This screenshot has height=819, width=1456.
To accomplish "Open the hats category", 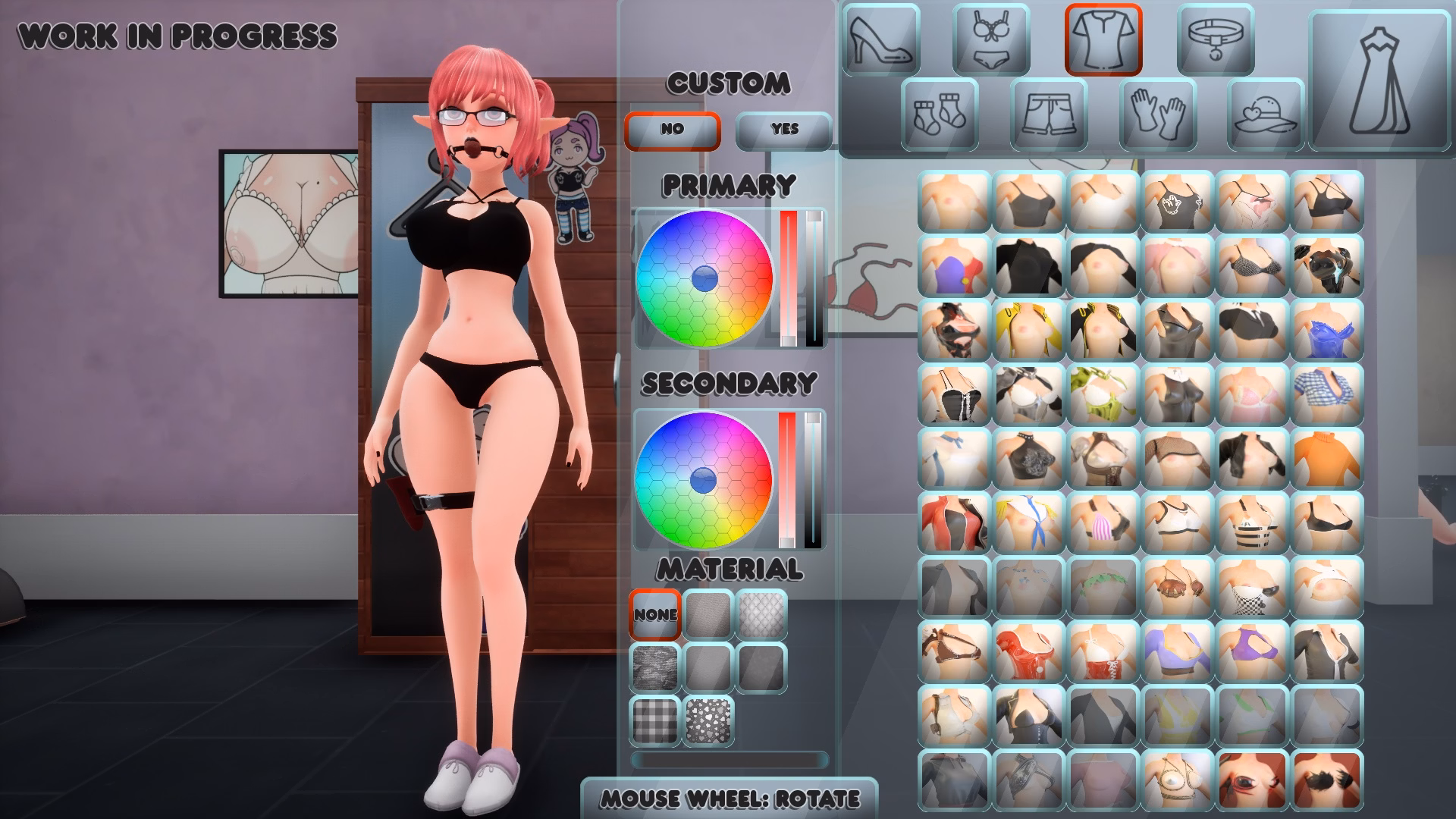I will point(1265,112).
